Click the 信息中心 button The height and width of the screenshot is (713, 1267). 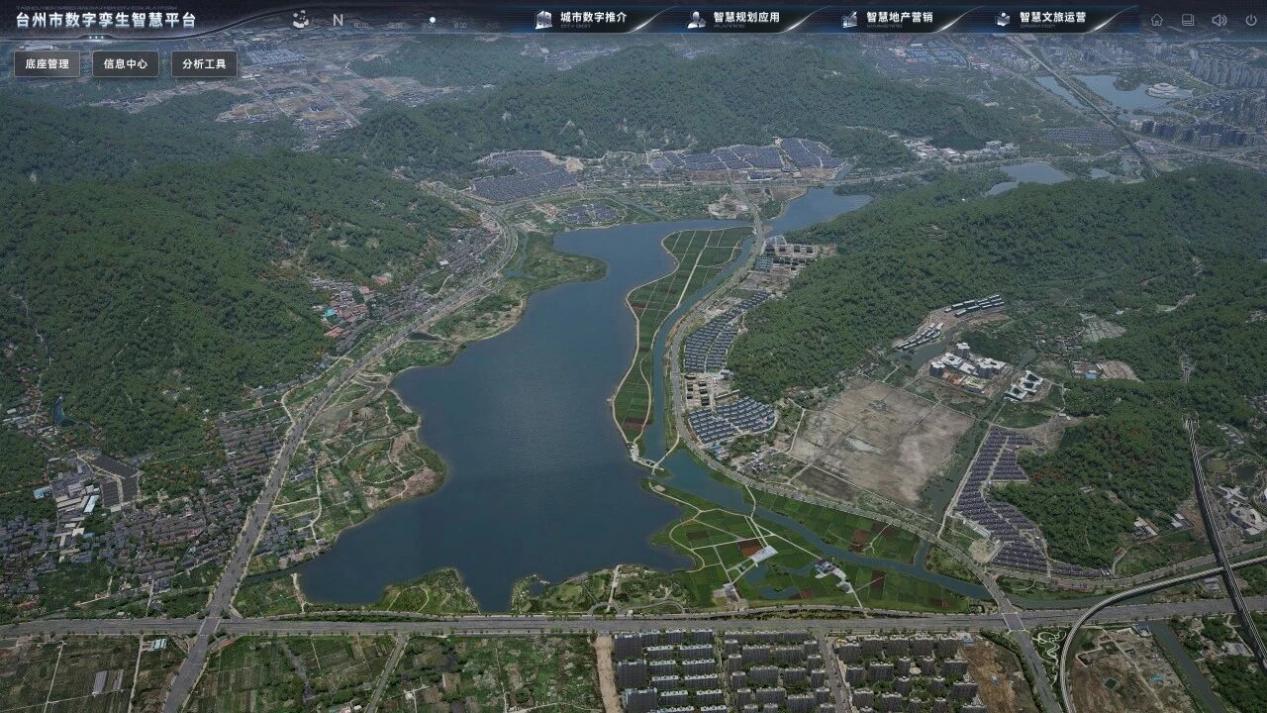coord(125,64)
